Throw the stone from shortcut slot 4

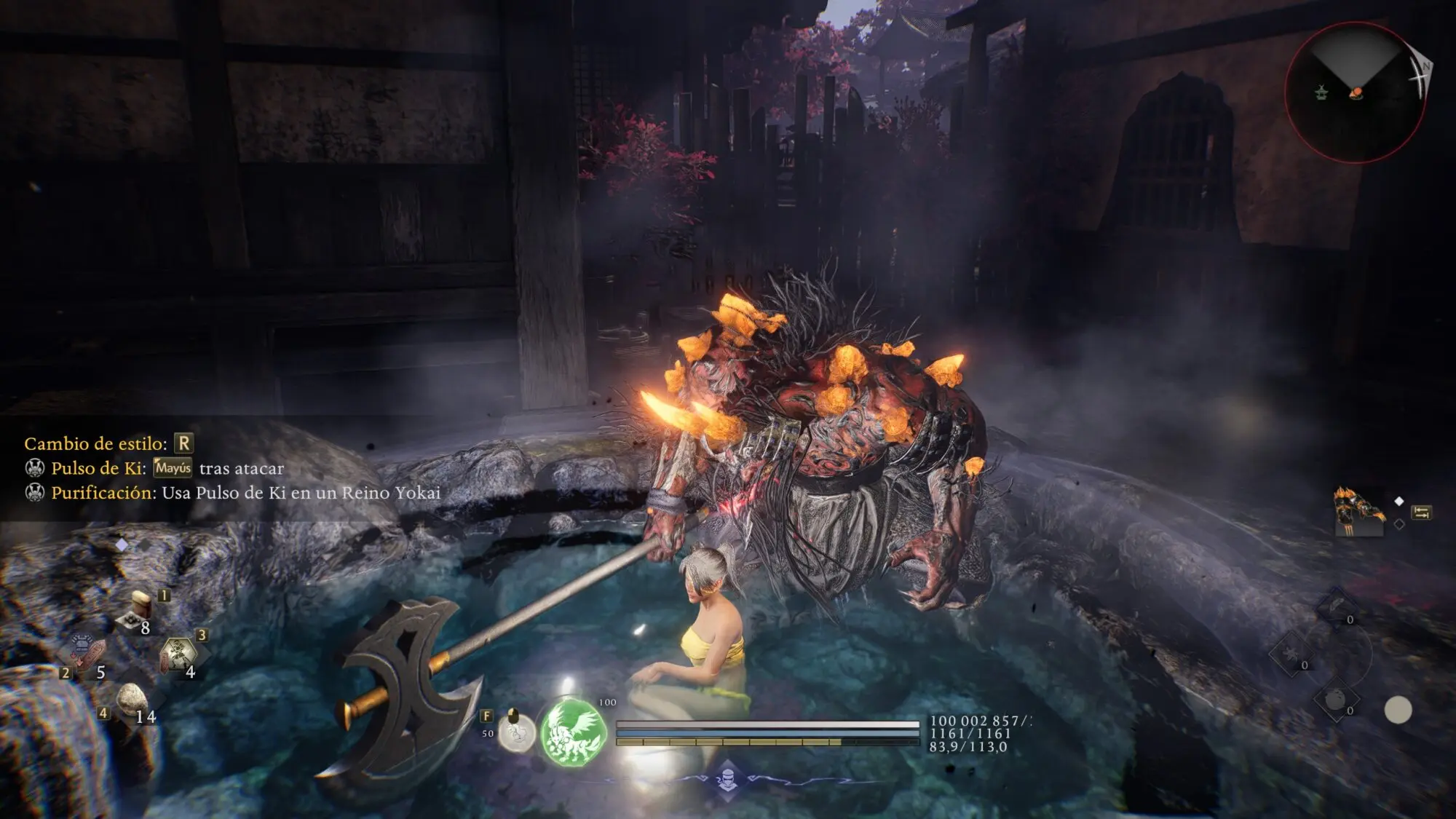click(131, 699)
